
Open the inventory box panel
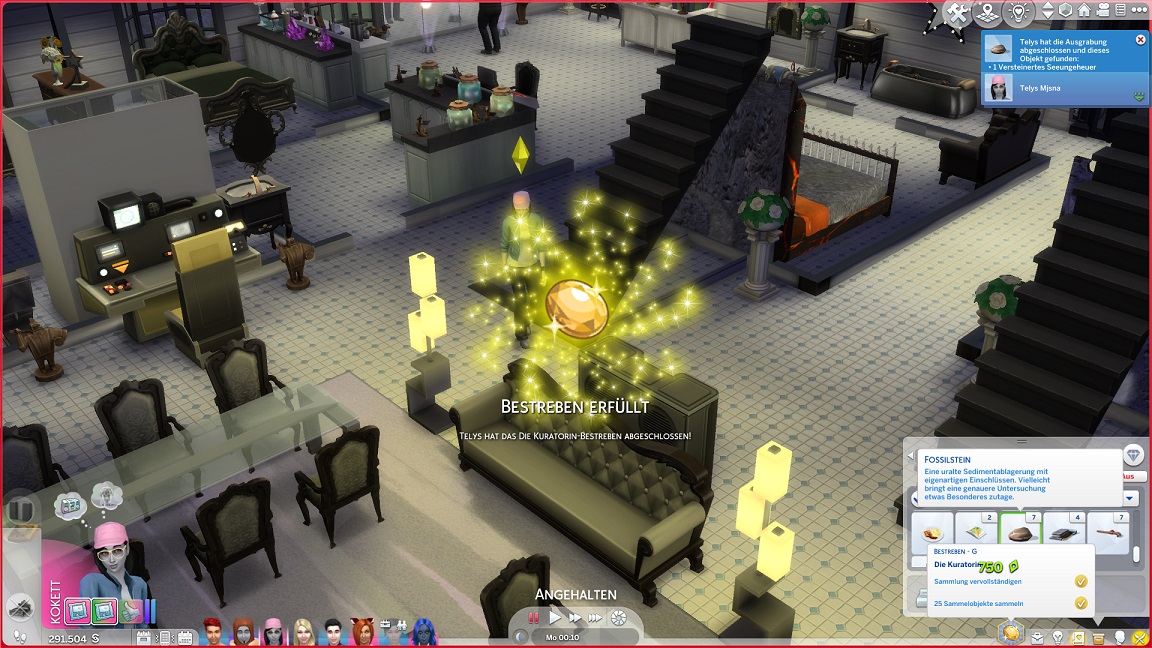coord(1098,637)
